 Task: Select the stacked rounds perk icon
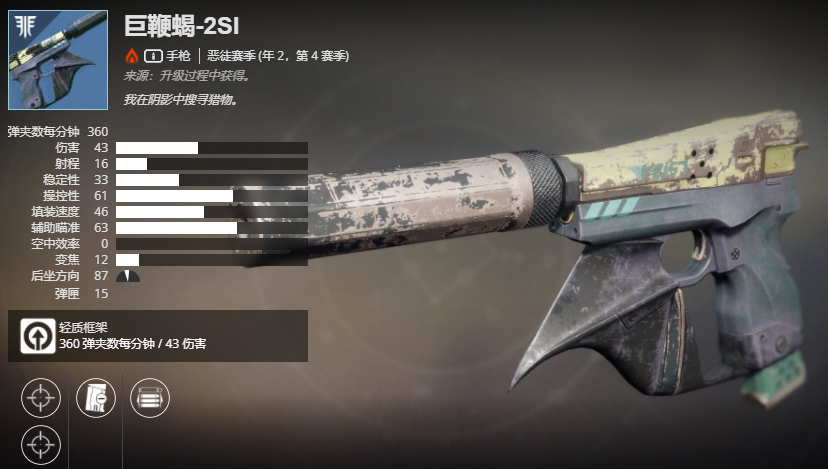click(x=150, y=397)
